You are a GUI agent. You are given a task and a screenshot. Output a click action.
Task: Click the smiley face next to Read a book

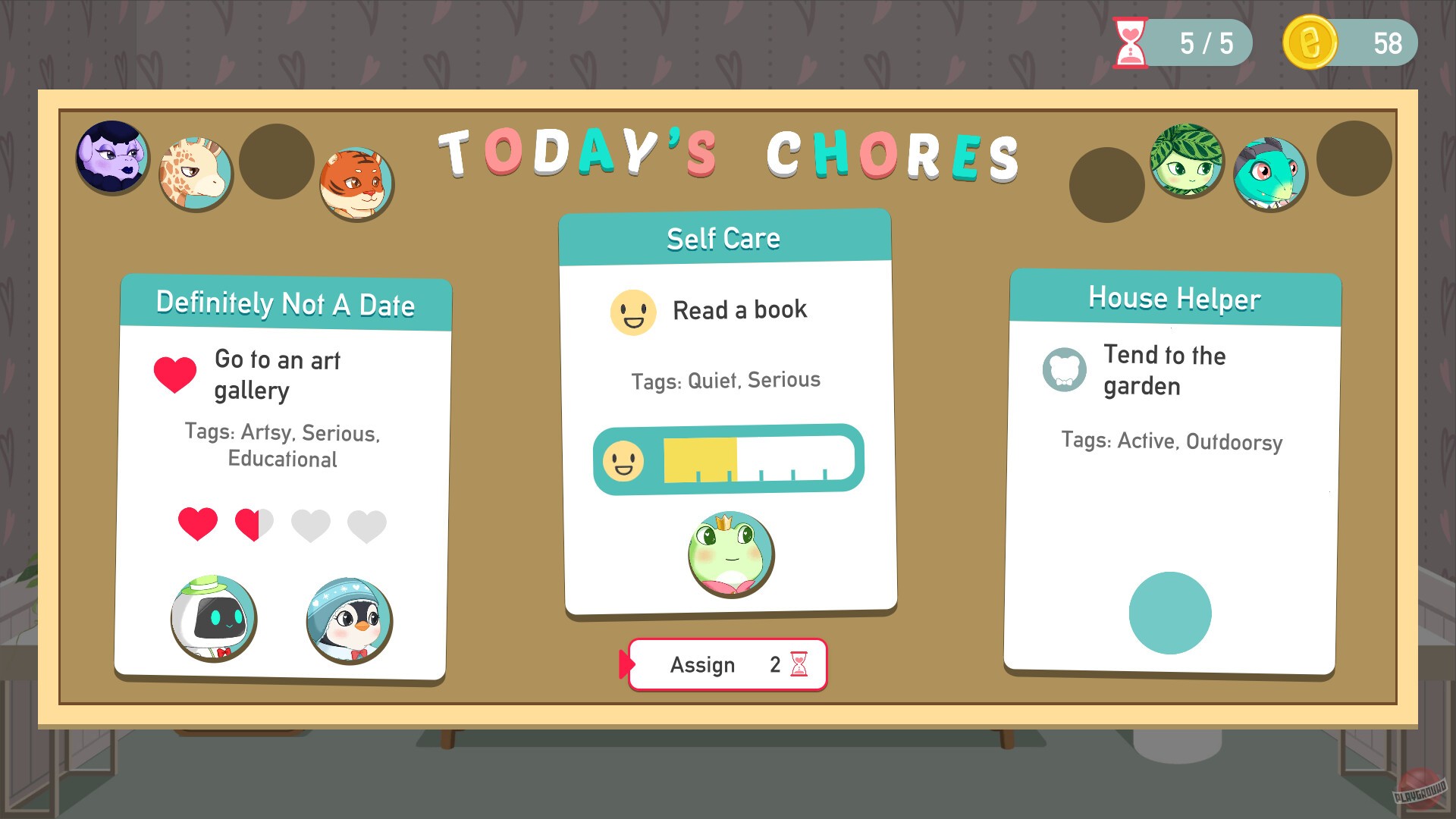tap(634, 312)
